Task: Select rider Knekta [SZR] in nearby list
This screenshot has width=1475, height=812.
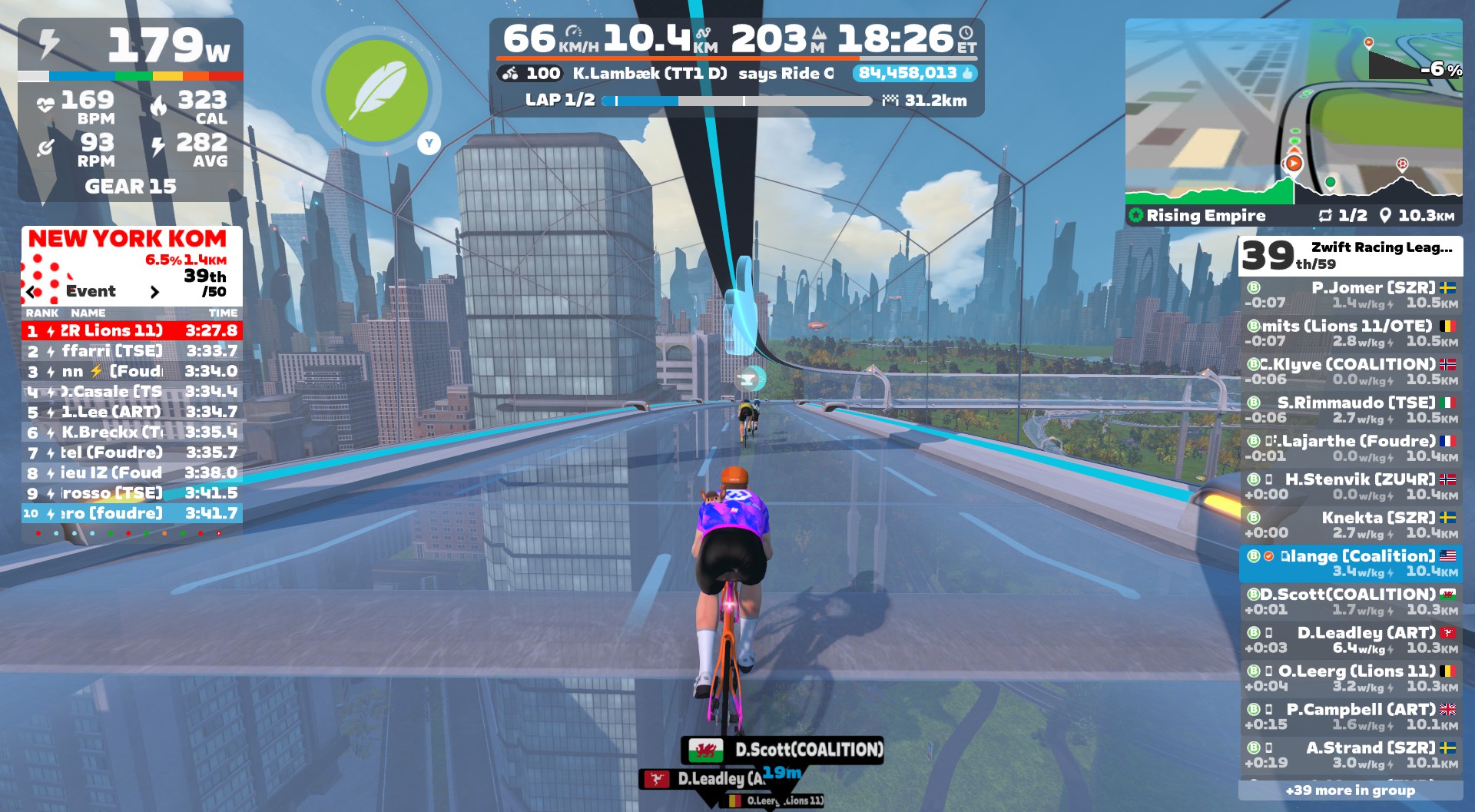Action: (x=1351, y=525)
